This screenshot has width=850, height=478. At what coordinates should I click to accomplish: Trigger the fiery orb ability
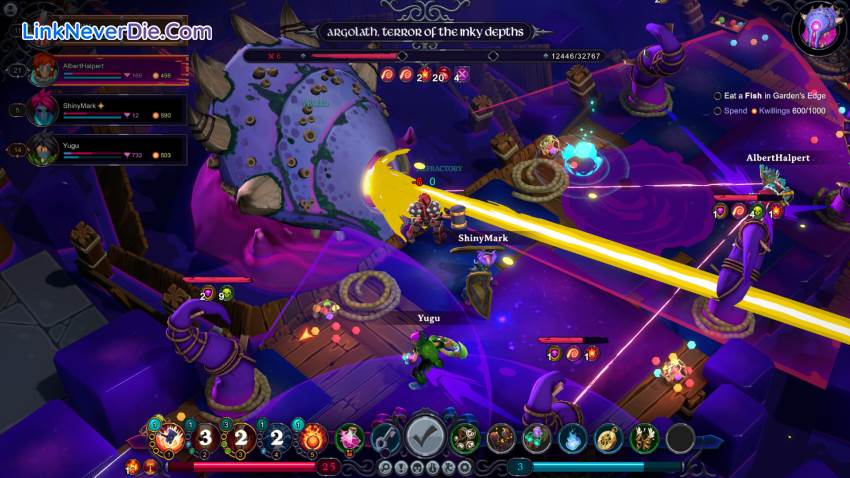[312, 437]
